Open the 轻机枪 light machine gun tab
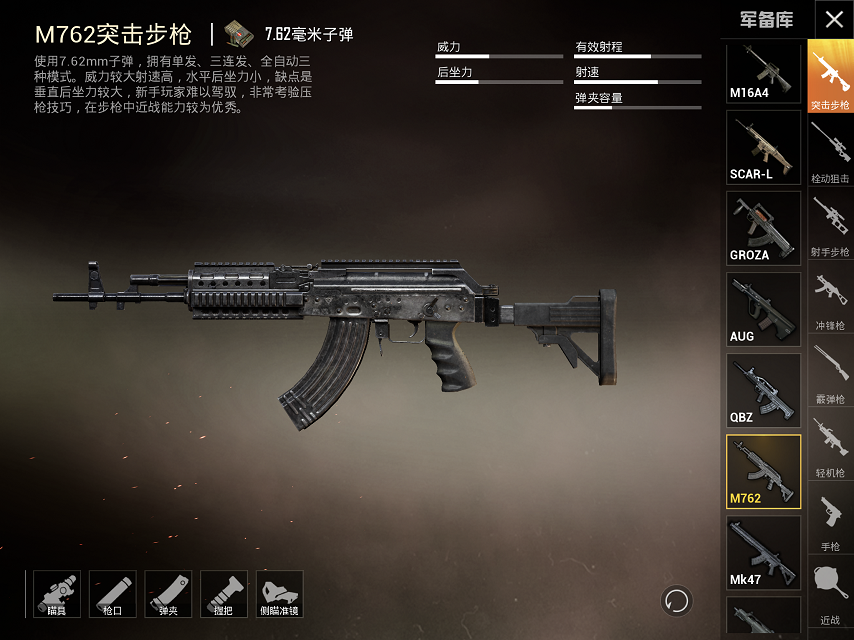 (830, 446)
